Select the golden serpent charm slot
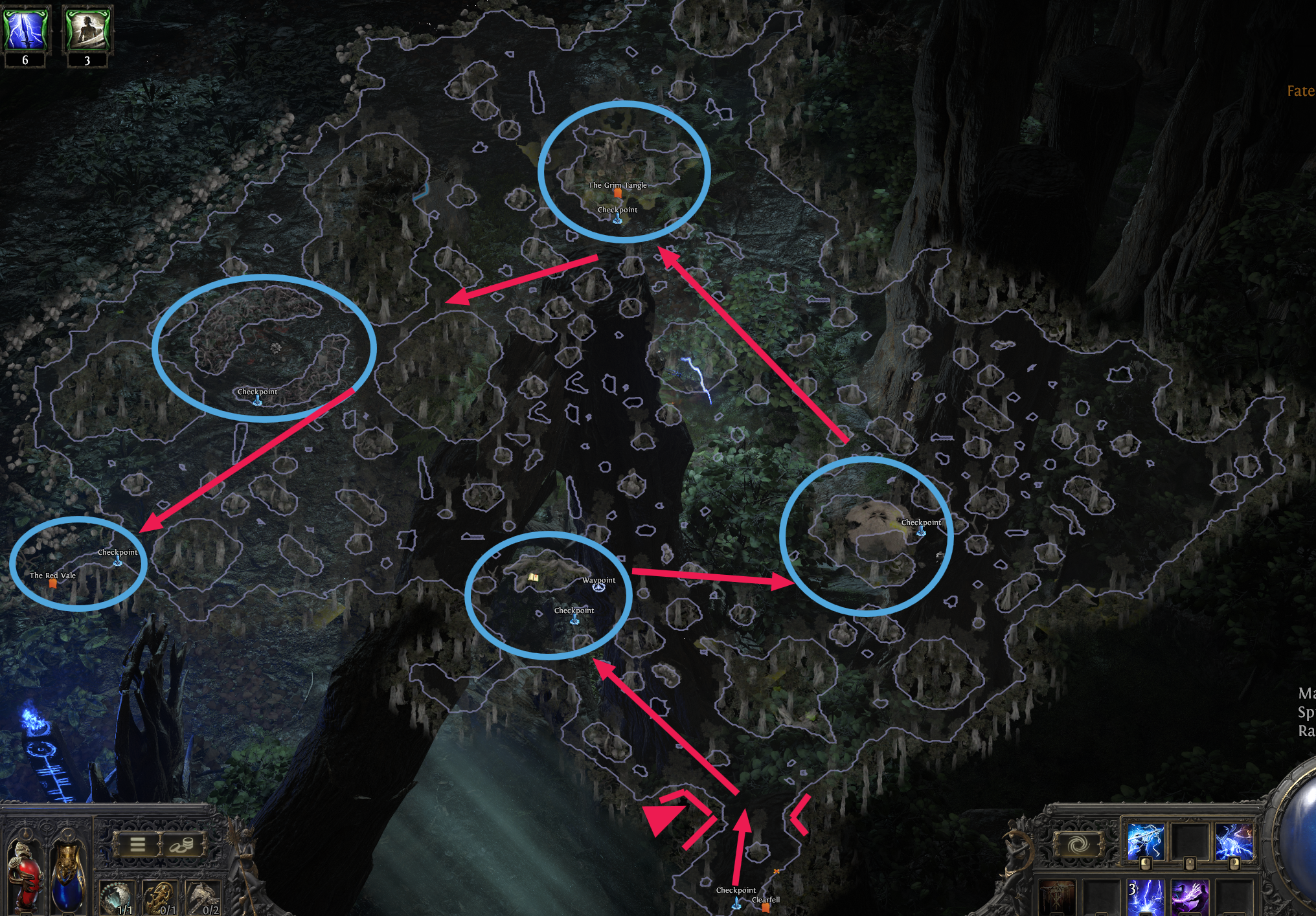This screenshot has width=1316, height=916. click(159, 899)
